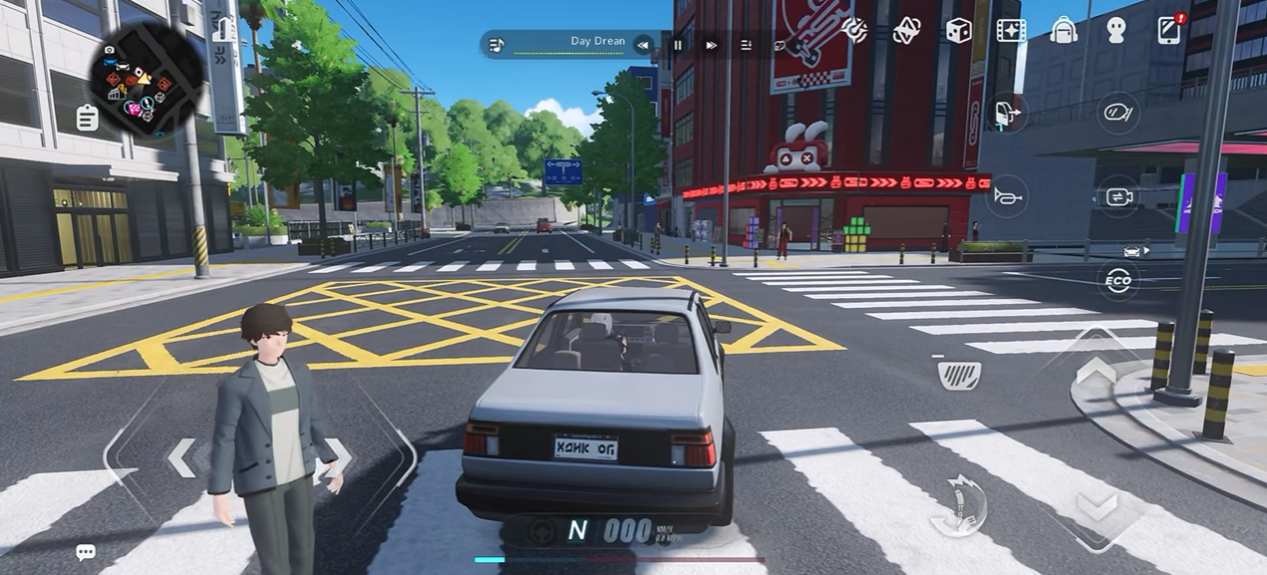
Task: Open the dice icon menu
Action: pyautogui.click(x=958, y=30)
